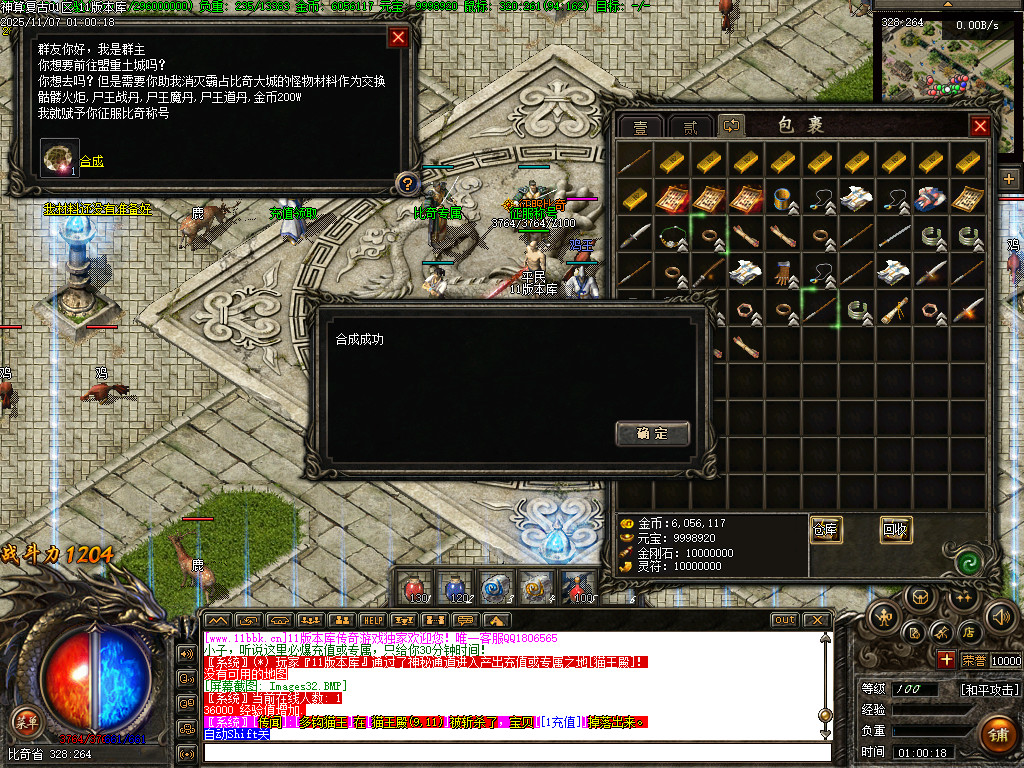Toggle the 和平攻击 attack mode
The image size is (1024, 768).
pos(989,689)
